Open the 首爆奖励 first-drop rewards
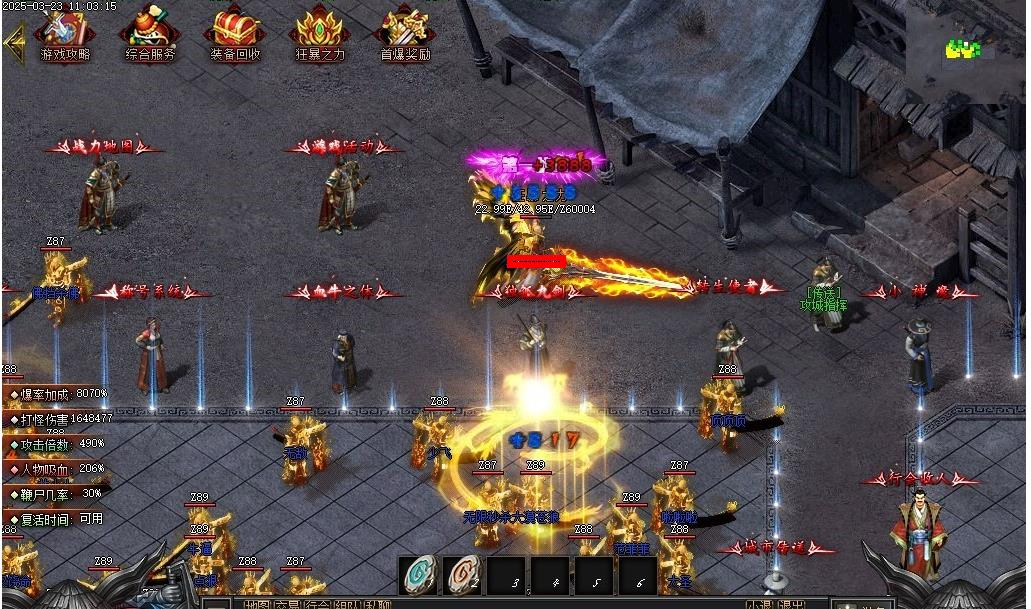Image resolution: width=1031 pixels, height=609 pixels. pyautogui.click(x=405, y=34)
